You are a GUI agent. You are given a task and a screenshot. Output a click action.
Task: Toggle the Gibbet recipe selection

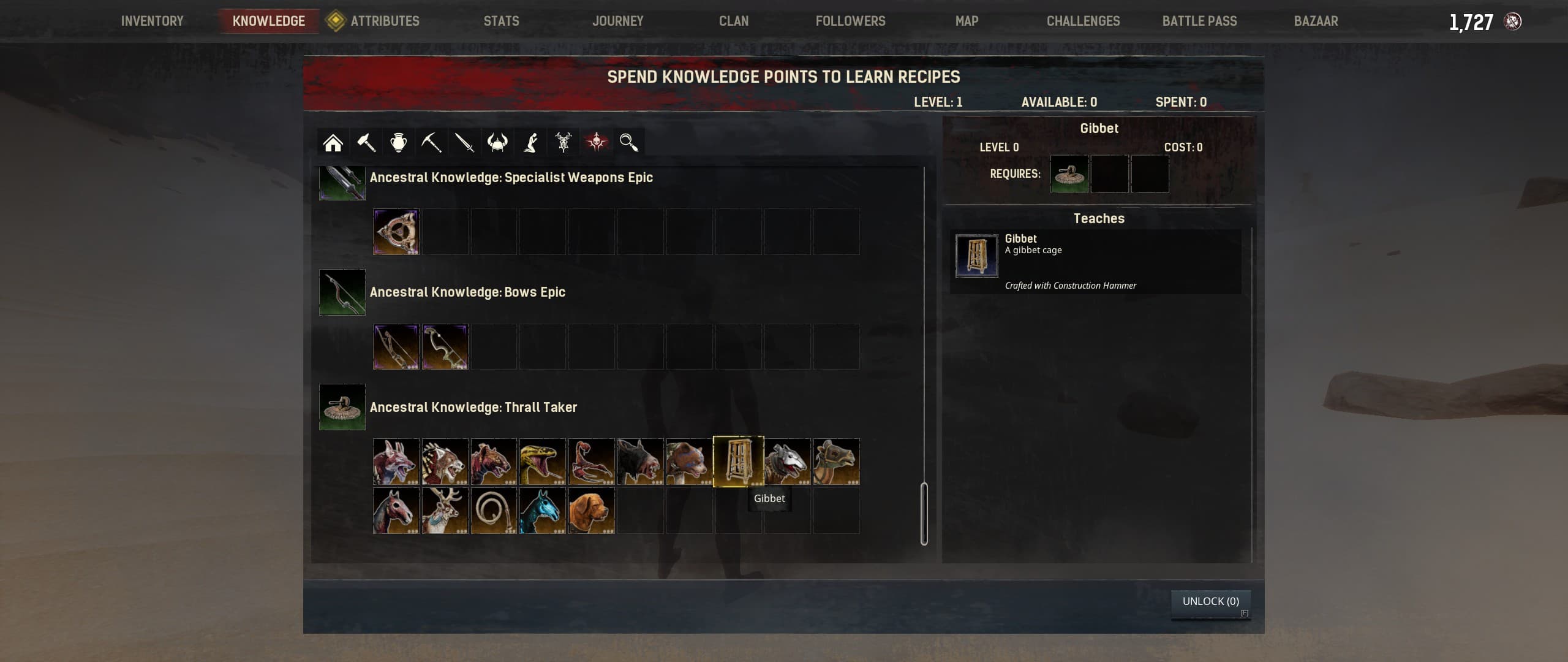click(x=738, y=461)
